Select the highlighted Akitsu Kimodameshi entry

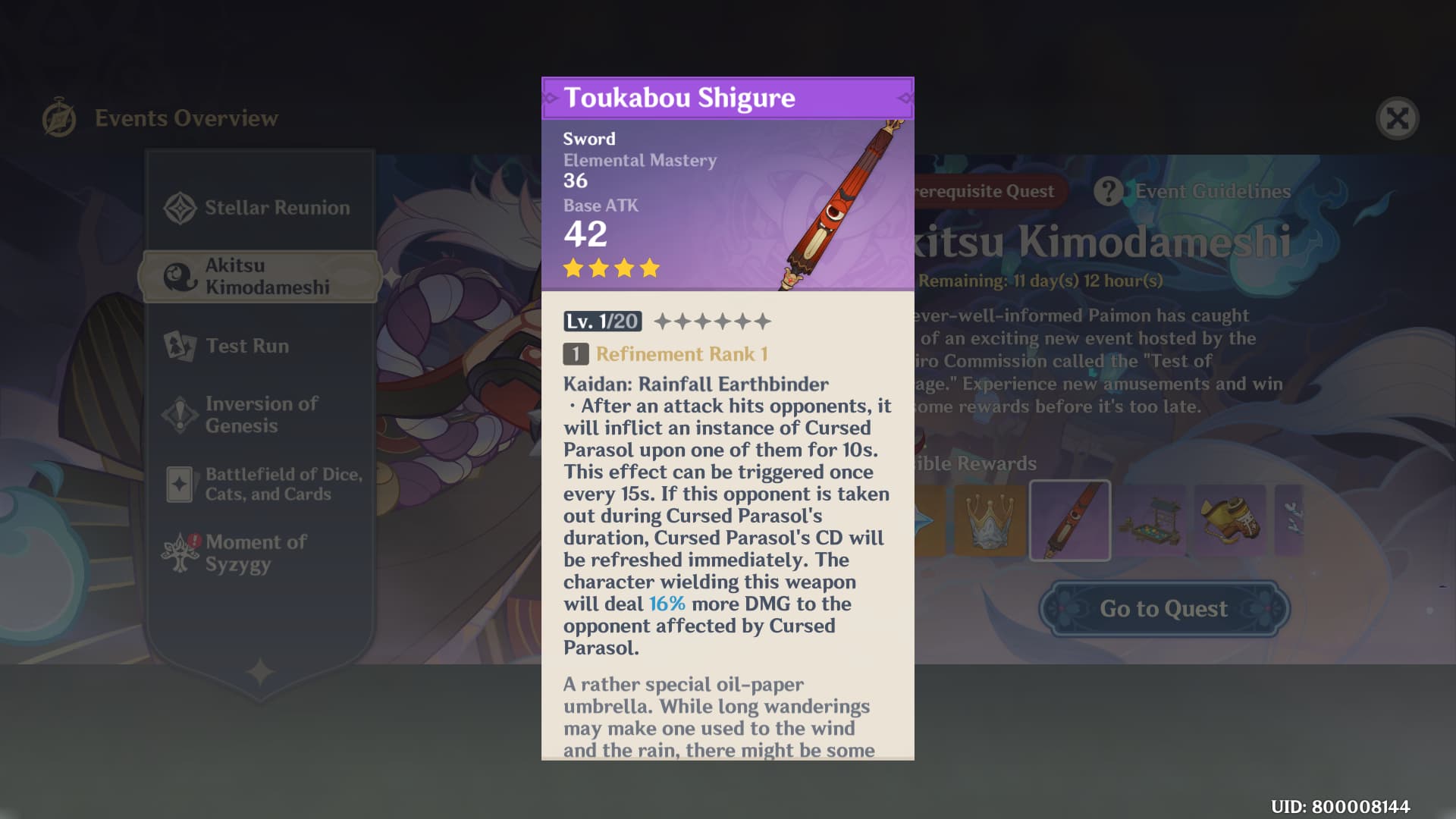point(258,275)
